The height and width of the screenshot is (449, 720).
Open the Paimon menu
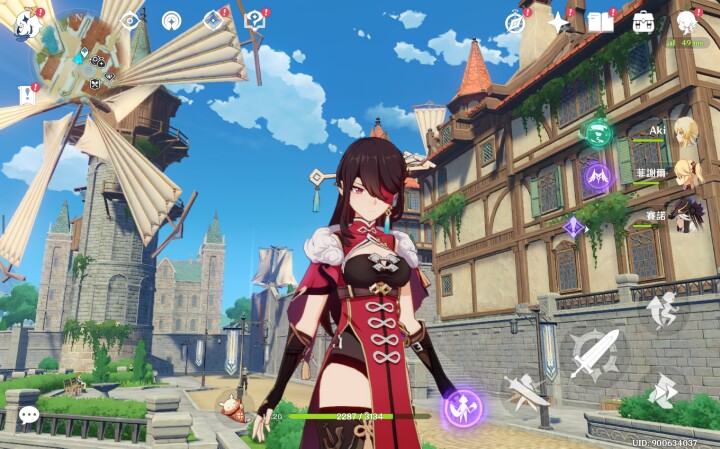pos(27,24)
